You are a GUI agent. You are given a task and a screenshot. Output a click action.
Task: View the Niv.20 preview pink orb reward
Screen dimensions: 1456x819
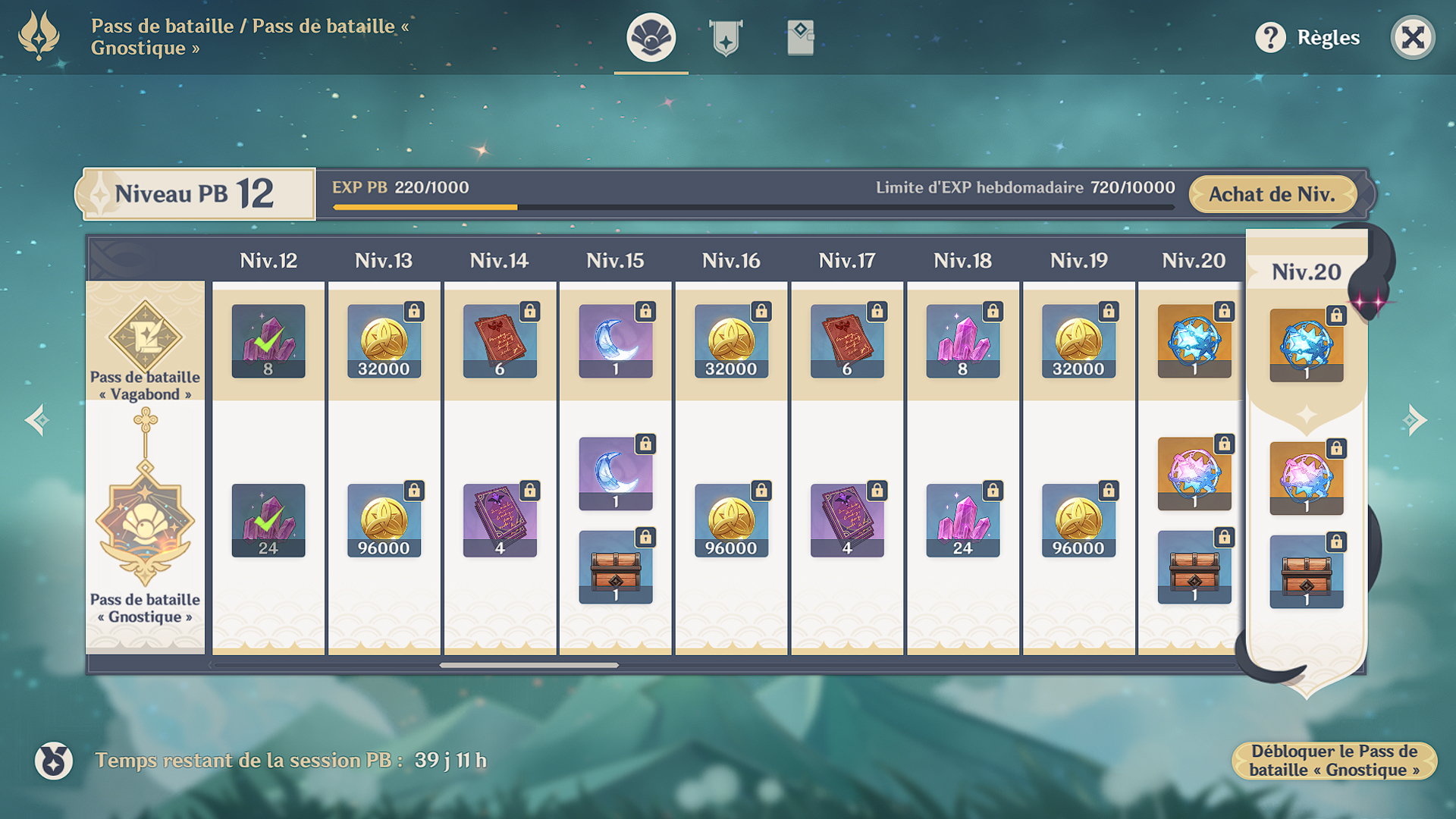[x=1306, y=479]
